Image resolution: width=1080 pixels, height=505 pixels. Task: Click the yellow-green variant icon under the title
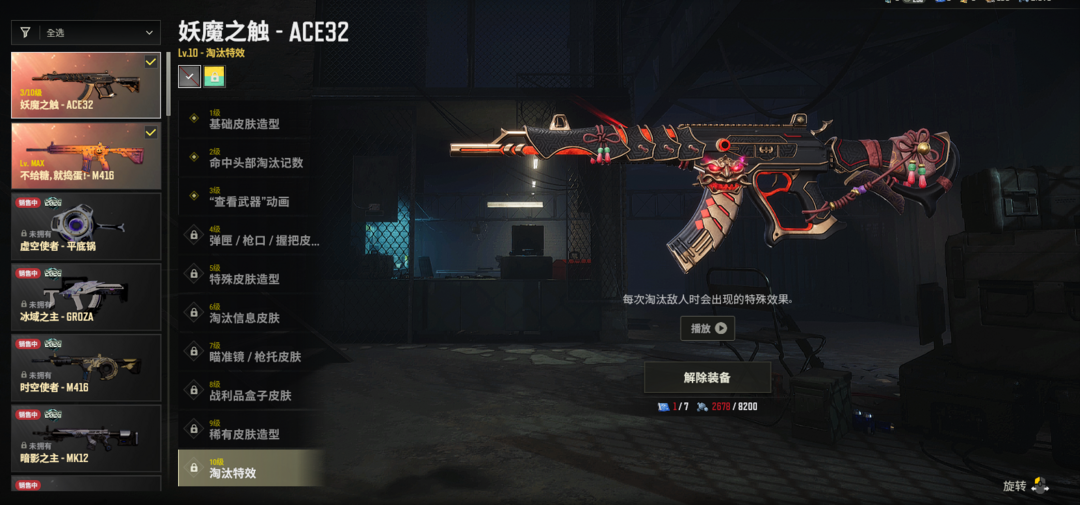click(x=214, y=76)
